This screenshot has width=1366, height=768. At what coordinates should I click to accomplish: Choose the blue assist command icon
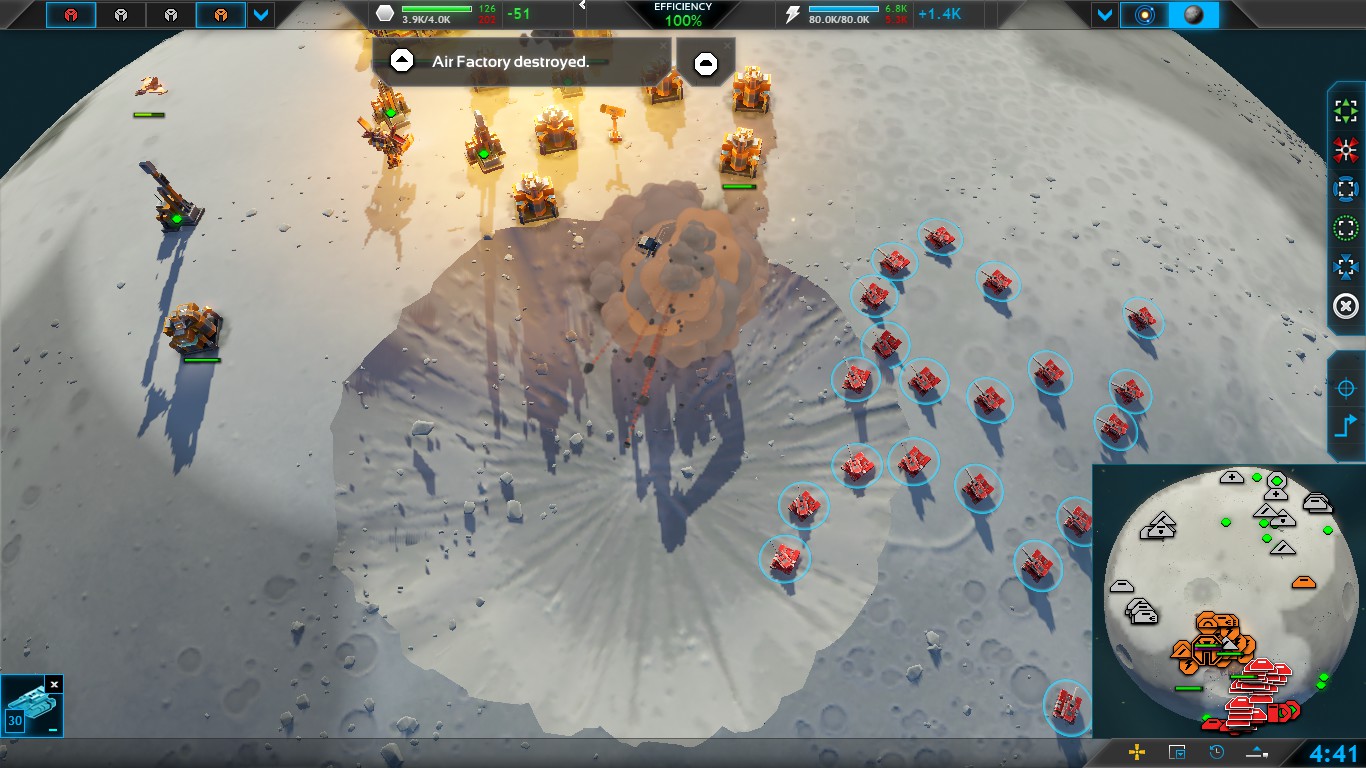[1346, 189]
